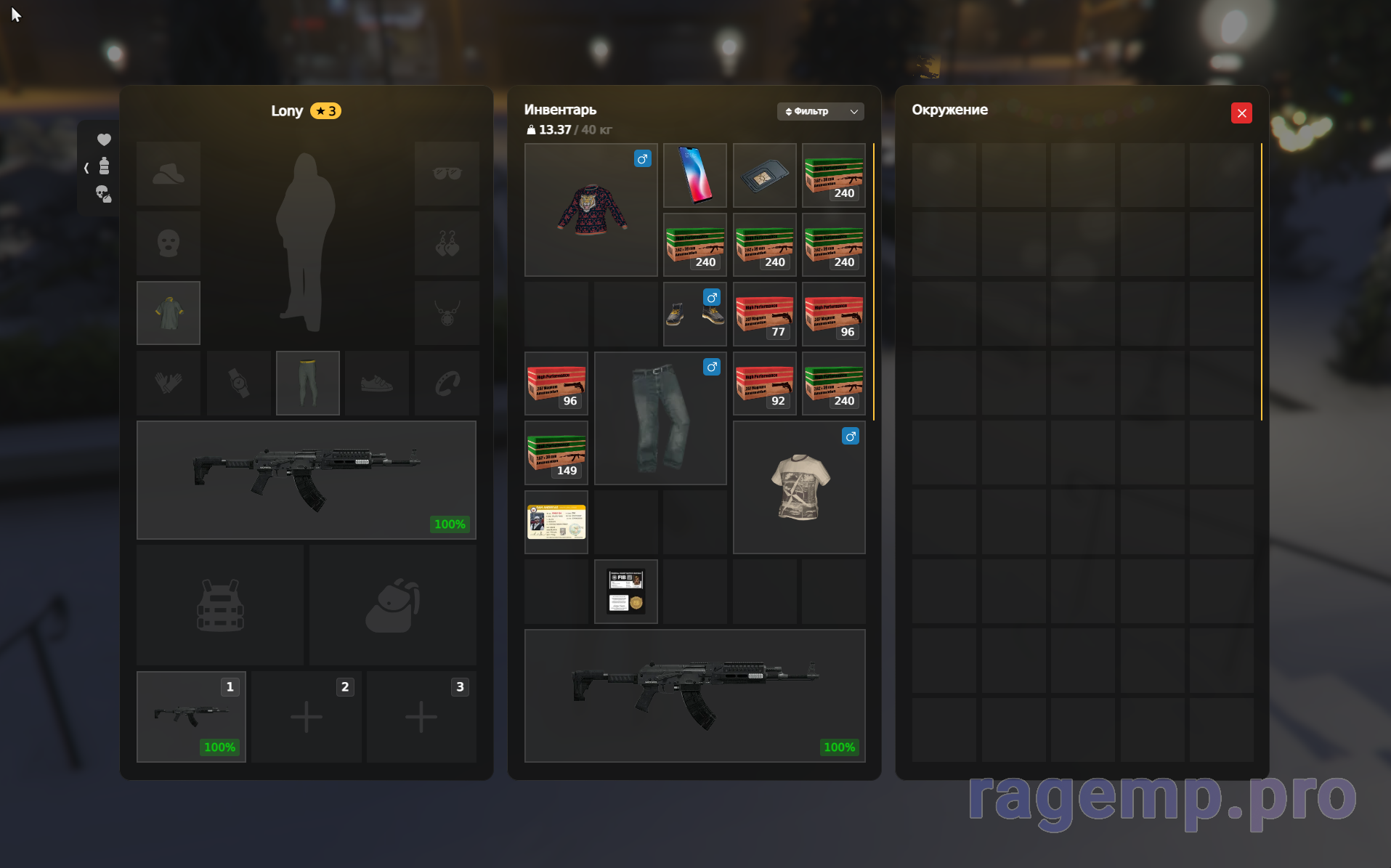1391x868 pixels.
Task: Select the green ammo box with 149
Action: click(x=556, y=453)
